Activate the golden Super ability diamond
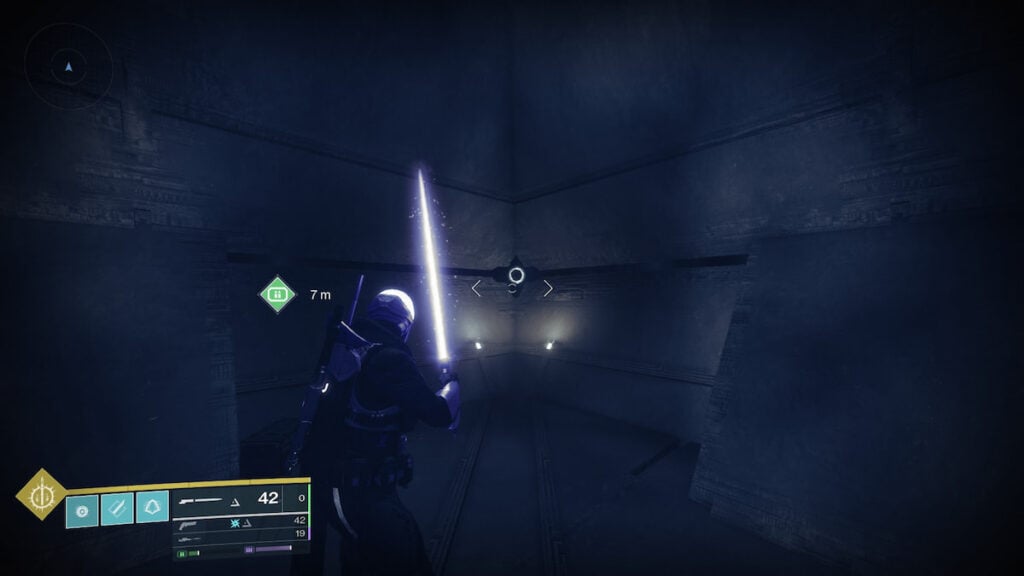 click(x=41, y=495)
